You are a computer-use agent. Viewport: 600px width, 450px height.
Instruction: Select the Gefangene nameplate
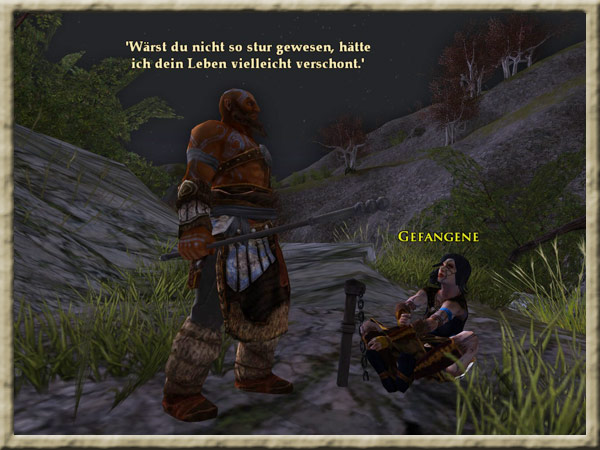click(x=438, y=237)
